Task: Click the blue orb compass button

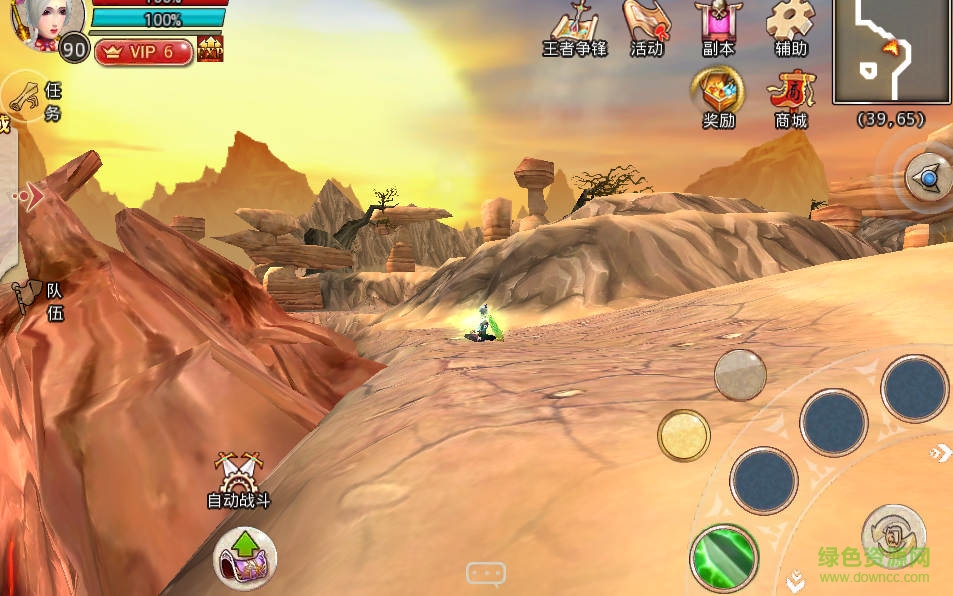Action: pyautogui.click(x=928, y=179)
